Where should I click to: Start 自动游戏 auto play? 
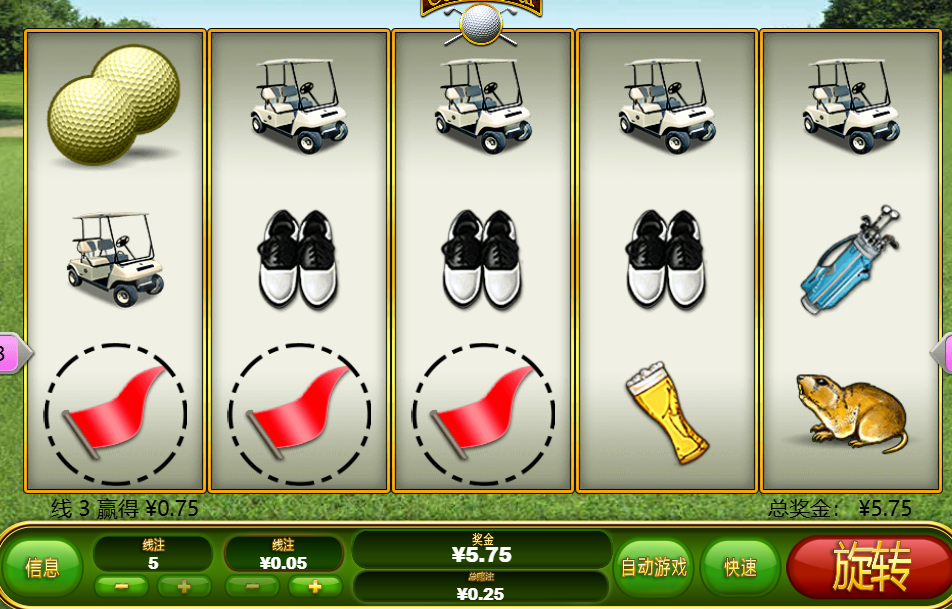click(654, 568)
